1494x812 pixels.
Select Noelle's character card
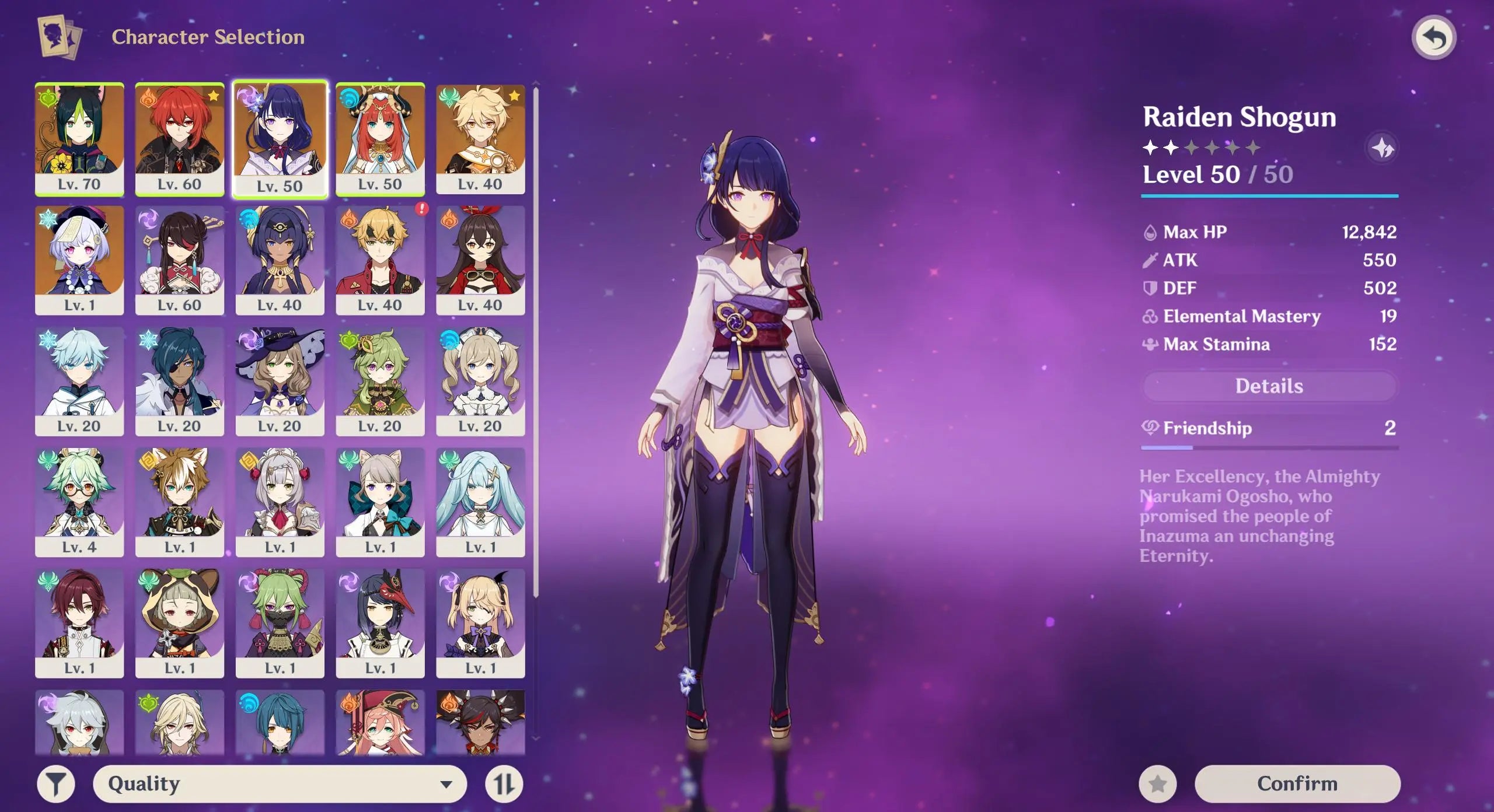click(280, 502)
